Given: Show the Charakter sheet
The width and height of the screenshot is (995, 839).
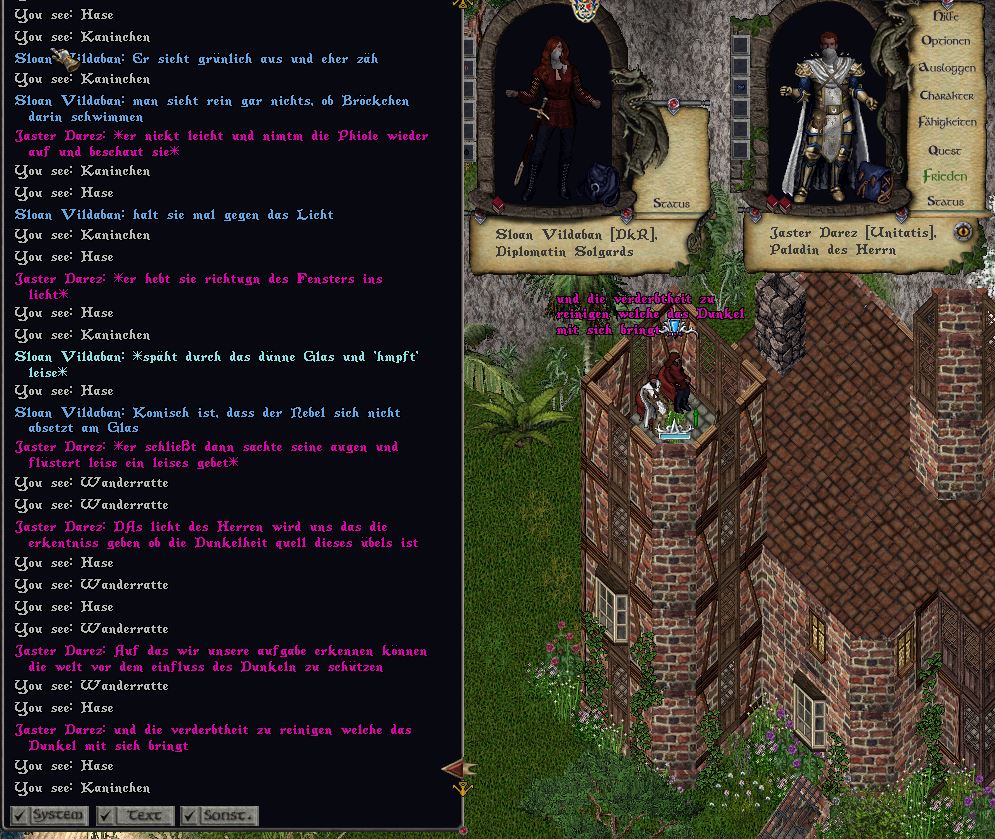Looking at the screenshot, I should (946, 96).
